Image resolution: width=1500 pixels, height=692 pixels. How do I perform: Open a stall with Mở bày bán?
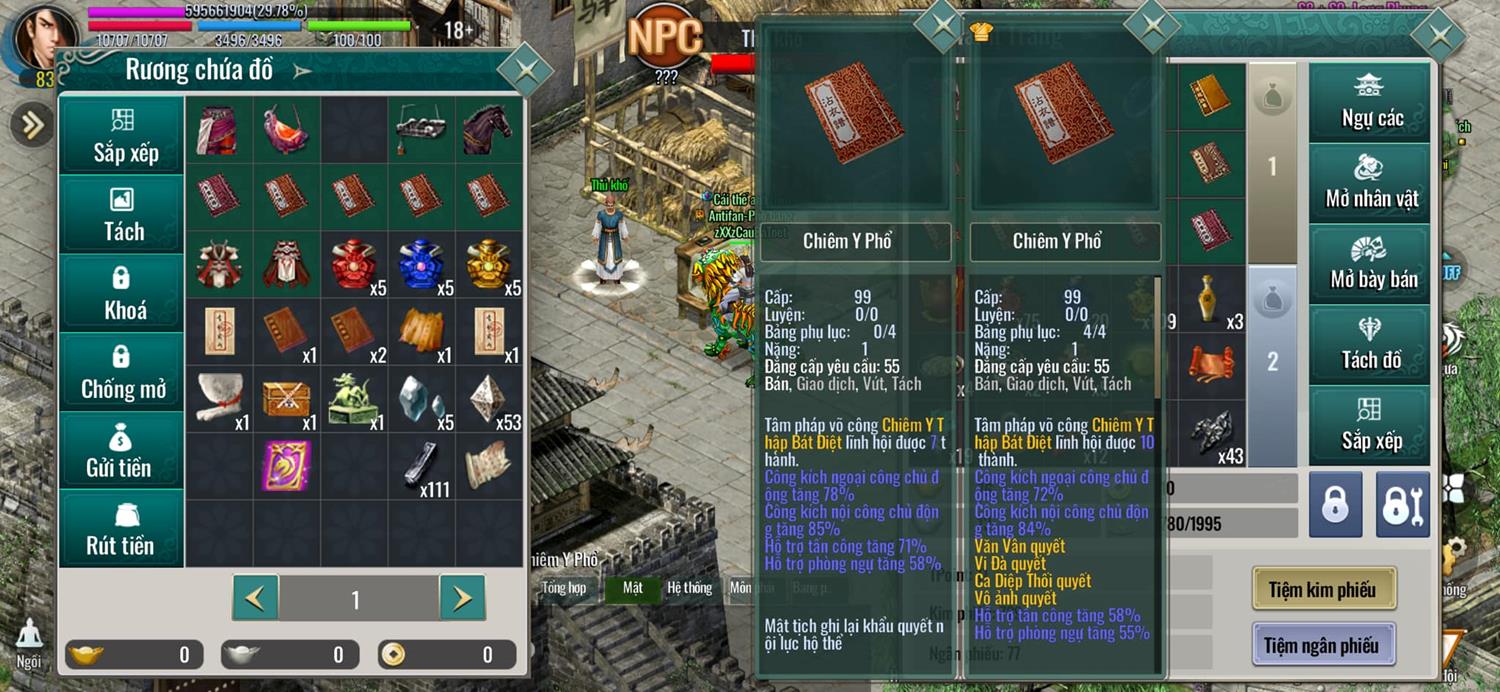tap(1371, 262)
